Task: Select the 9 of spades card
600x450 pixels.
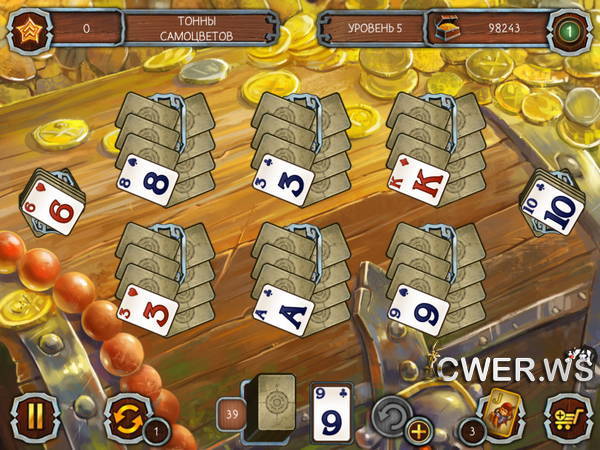Action: [418, 308]
